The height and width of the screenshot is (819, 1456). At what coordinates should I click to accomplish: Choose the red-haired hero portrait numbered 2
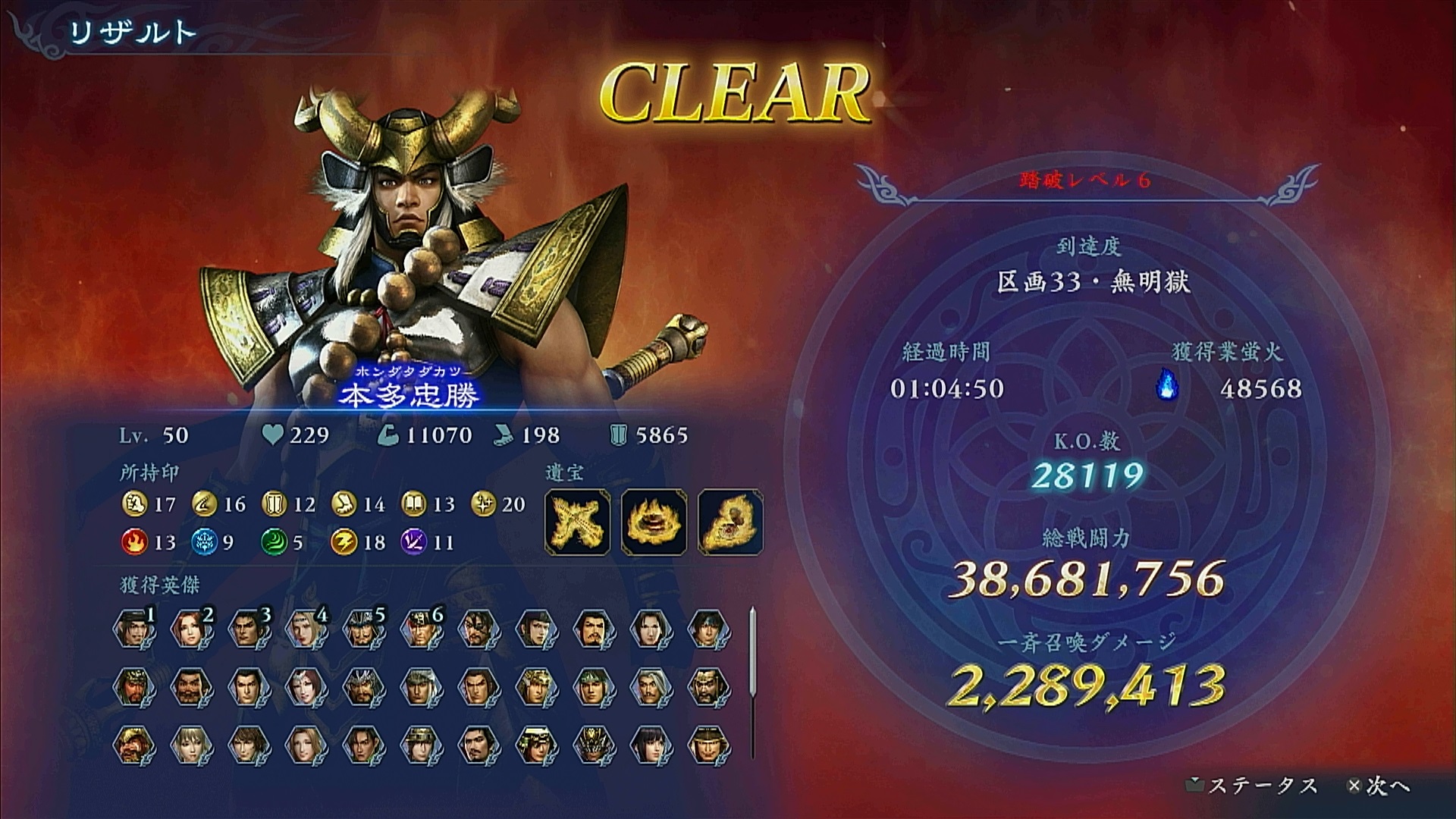[192, 629]
